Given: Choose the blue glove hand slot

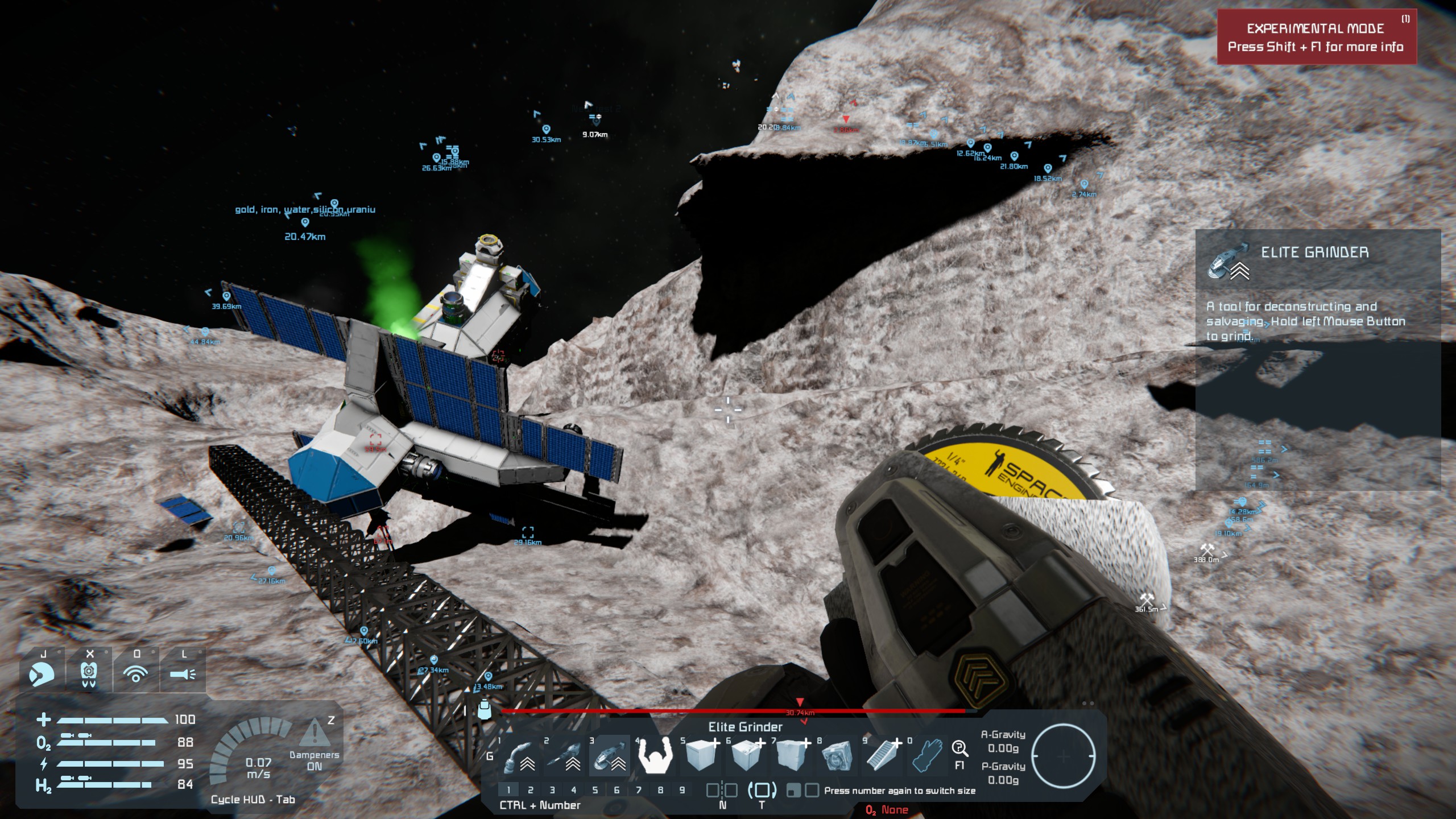Looking at the screenshot, I should (x=928, y=756).
